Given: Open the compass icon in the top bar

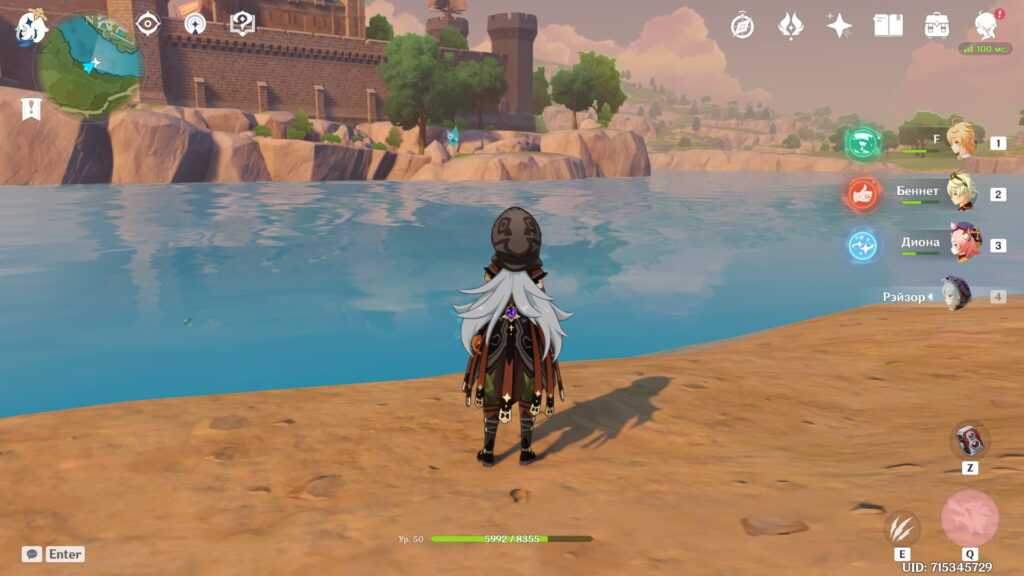Looking at the screenshot, I should click(742, 26).
